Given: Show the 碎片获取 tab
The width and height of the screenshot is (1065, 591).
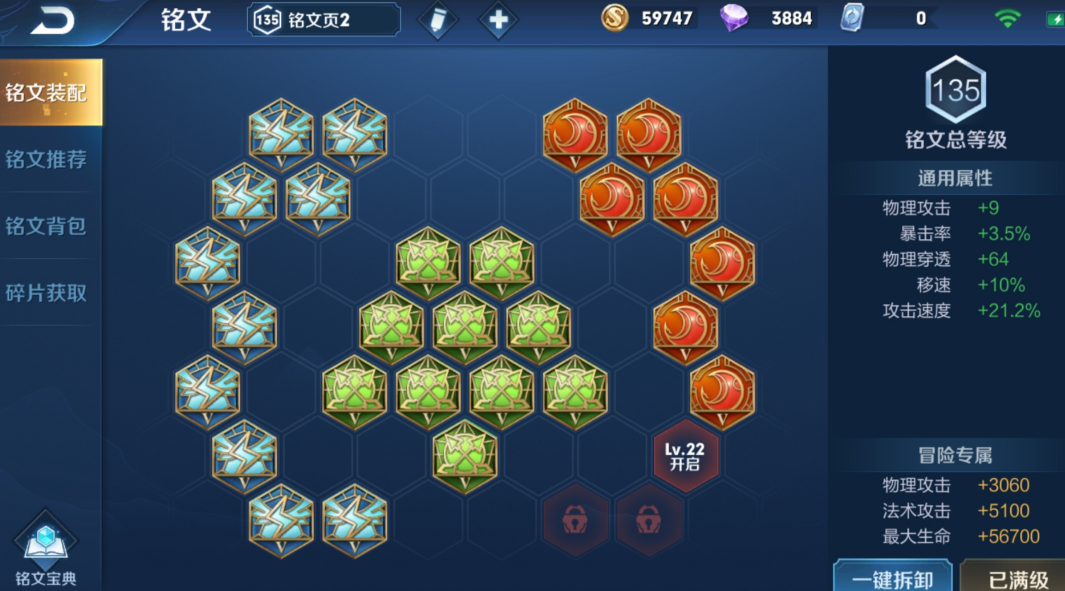Looking at the screenshot, I should click(47, 293).
